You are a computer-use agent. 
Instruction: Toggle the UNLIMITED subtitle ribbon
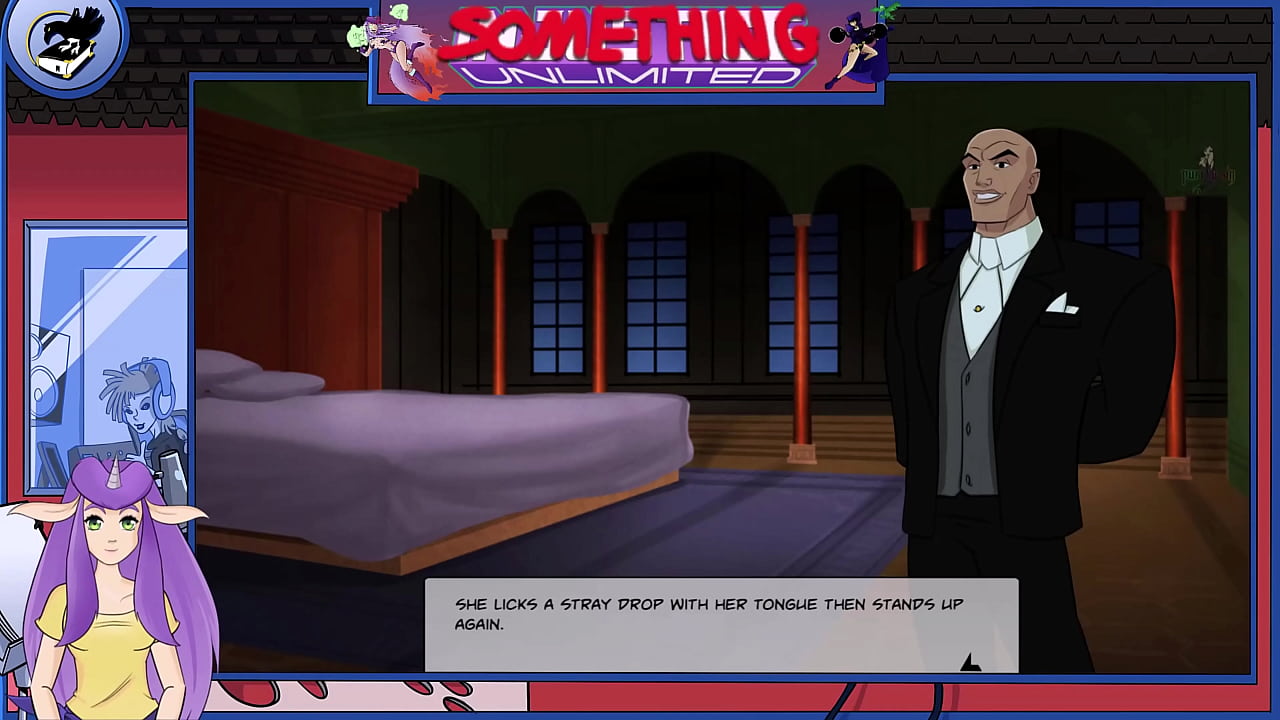[x=630, y=72]
